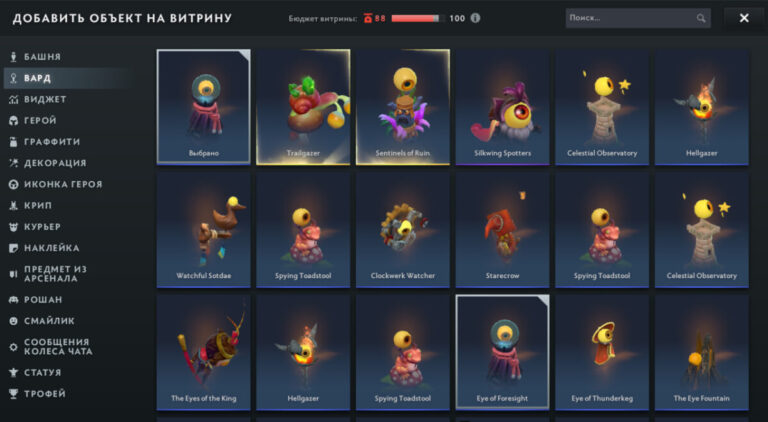Image resolution: width=768 pixels, height=422 pixels.
Task: Show the Граффити category
Action: point(52,142)
